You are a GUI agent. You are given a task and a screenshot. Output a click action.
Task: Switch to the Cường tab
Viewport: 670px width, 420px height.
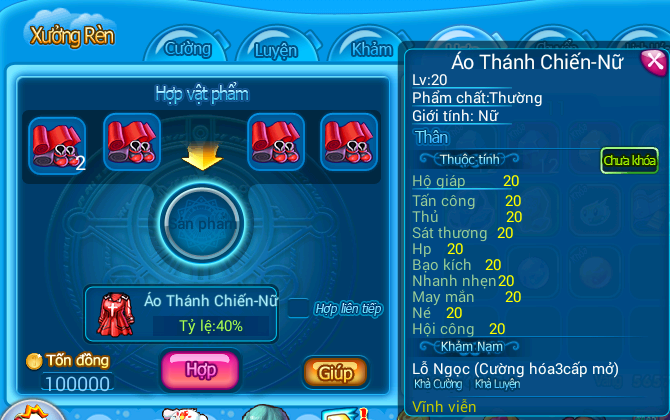point(188,49)
